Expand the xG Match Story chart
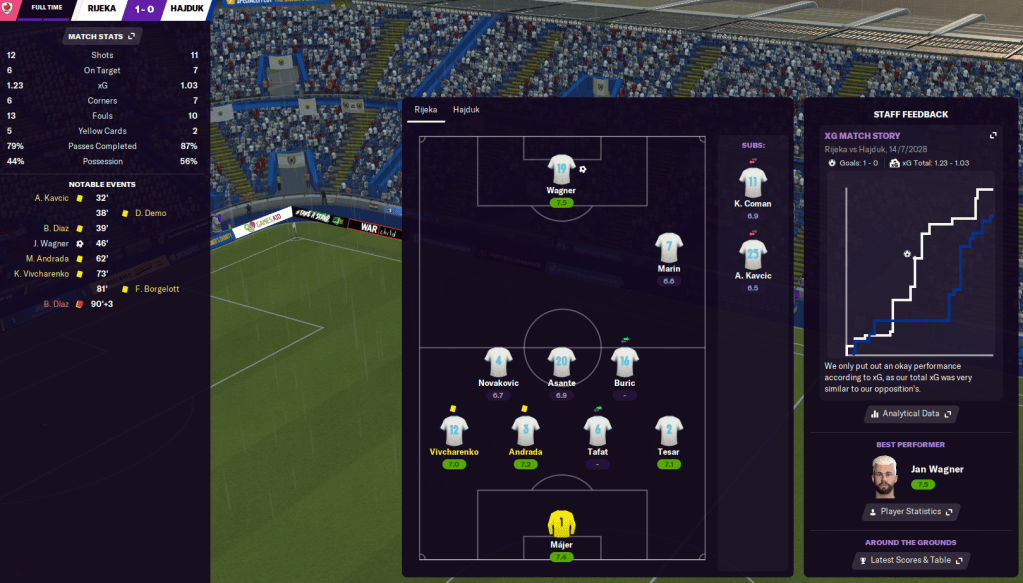The height and width of the screenshot is (583, 1023). click(993, 135)
